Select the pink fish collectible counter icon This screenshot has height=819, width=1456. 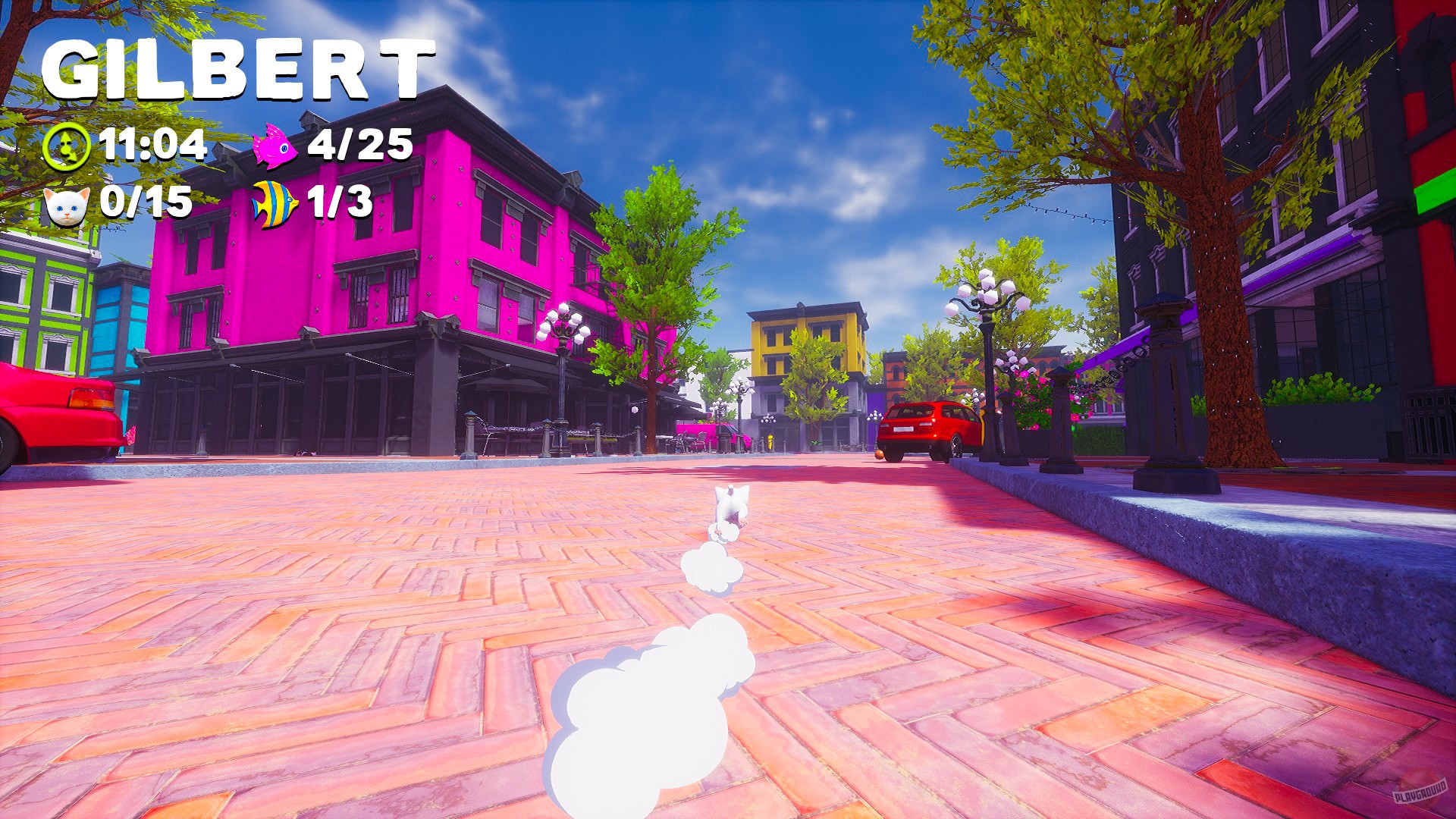coord(275,146)
